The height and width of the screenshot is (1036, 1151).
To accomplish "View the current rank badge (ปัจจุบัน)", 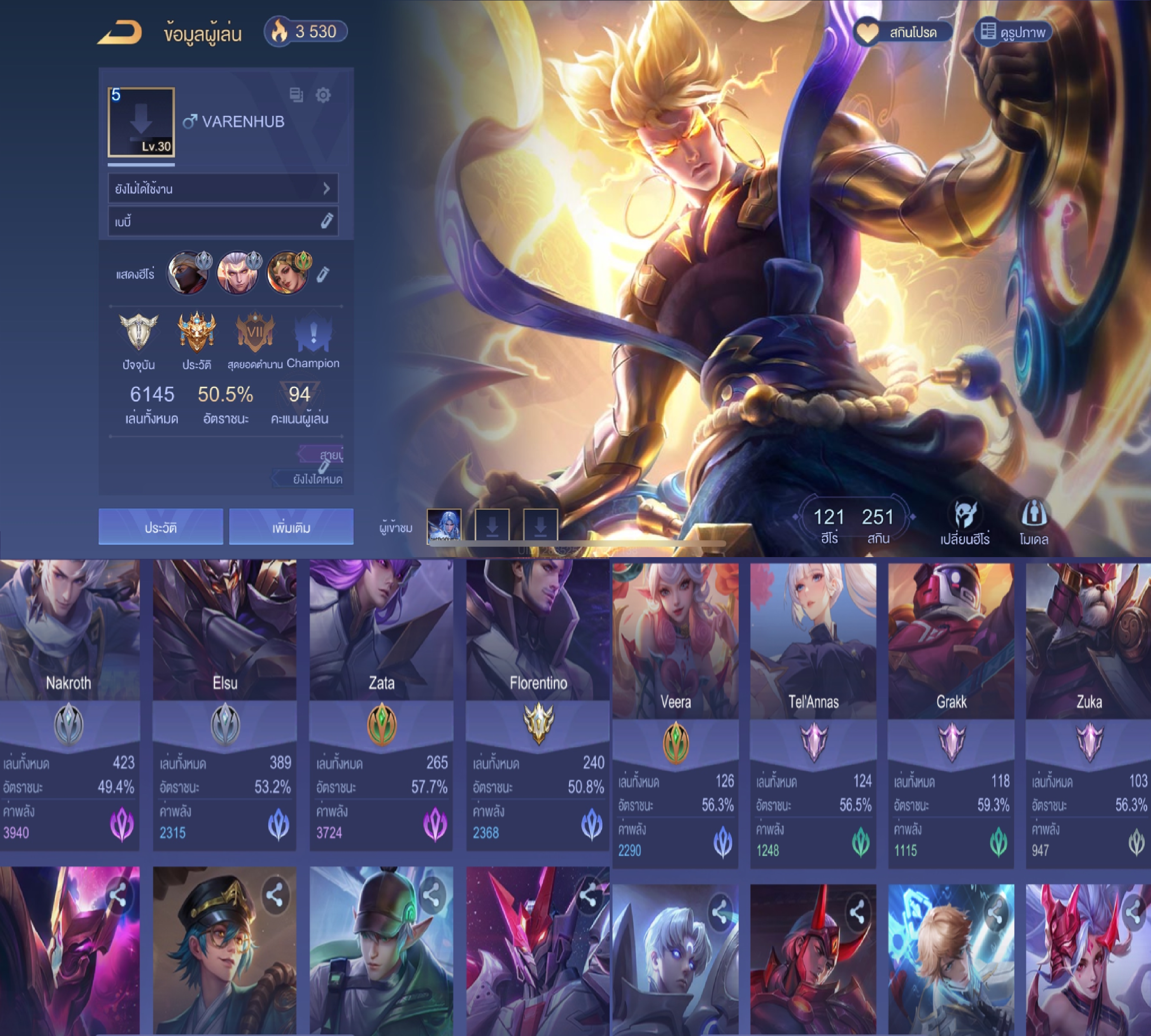I will [x=138, y=333].
